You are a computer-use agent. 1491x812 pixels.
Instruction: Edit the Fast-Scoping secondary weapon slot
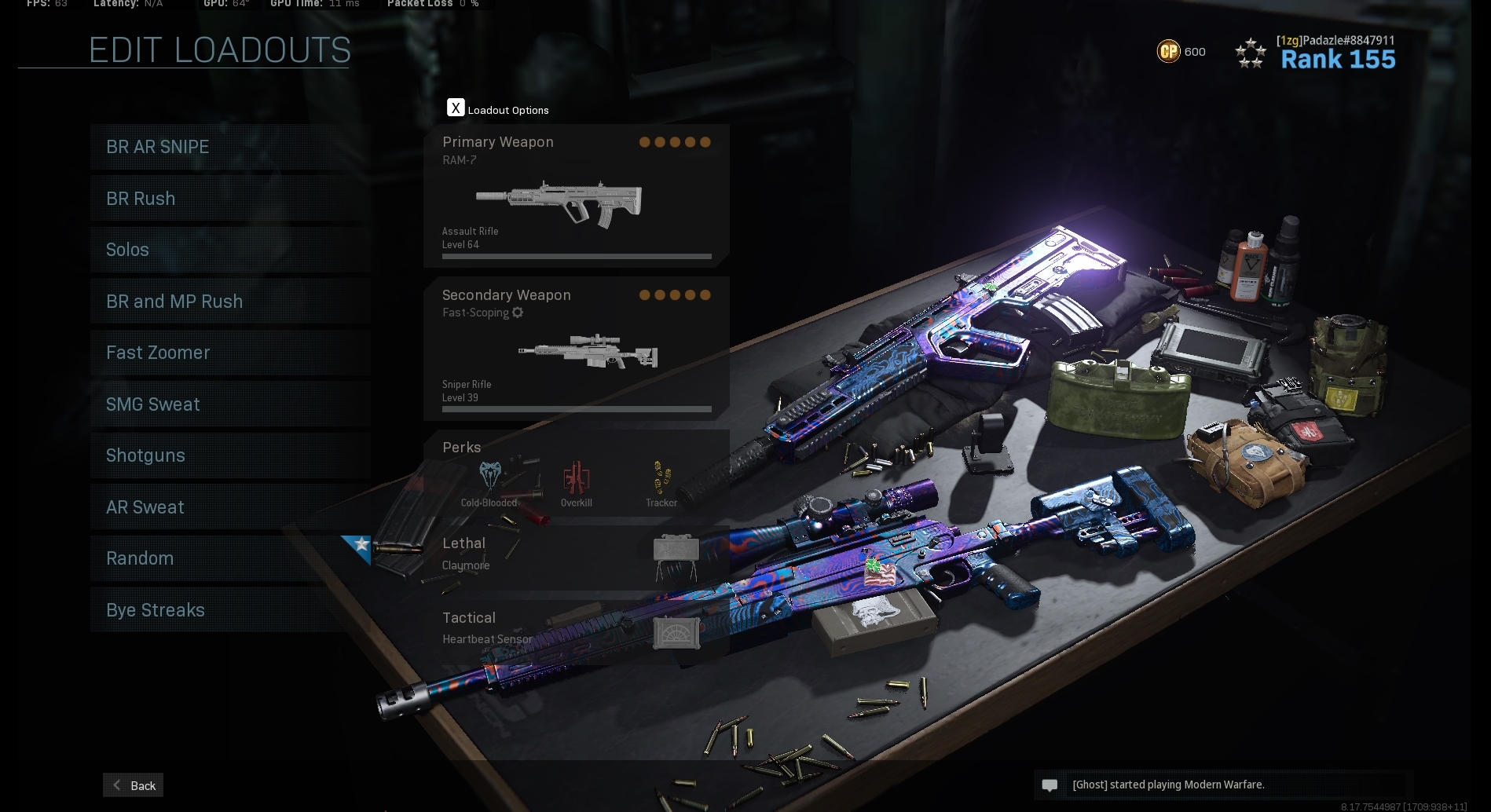[x=576, y=349]
